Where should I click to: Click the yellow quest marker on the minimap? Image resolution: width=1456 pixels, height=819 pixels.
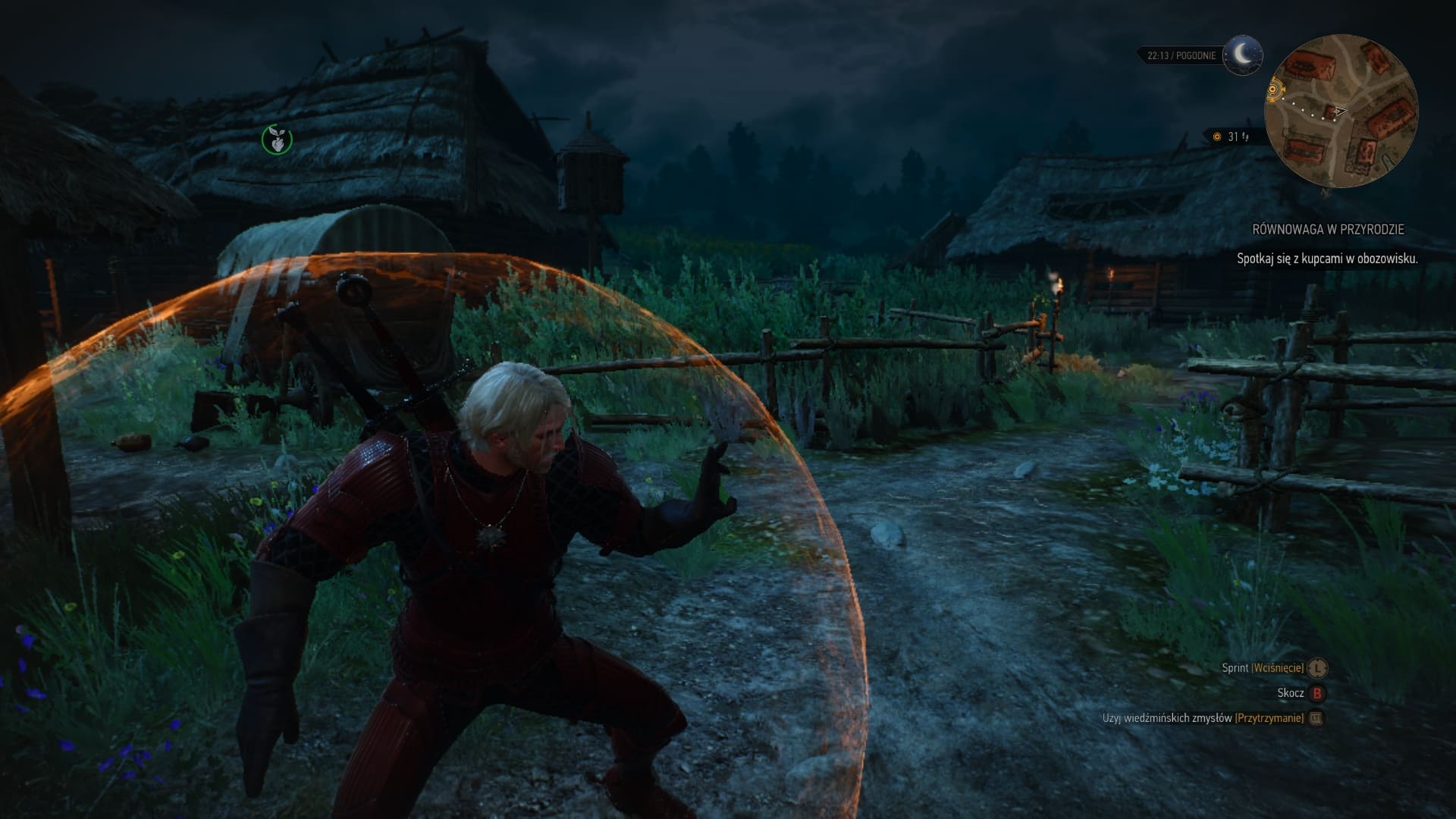(x=1274, y=91)
